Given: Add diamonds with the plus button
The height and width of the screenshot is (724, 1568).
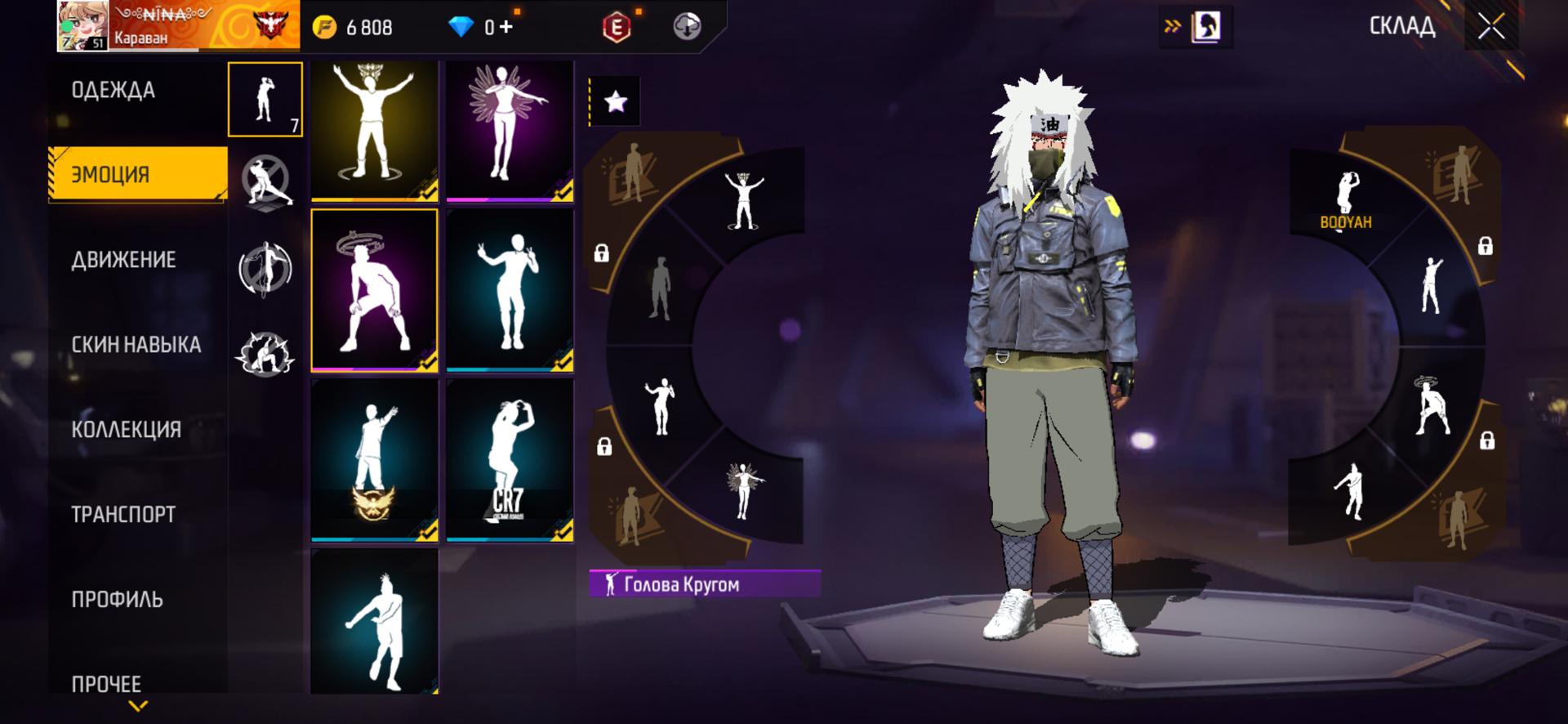Looking at the screenshot, I should (506, 27).
